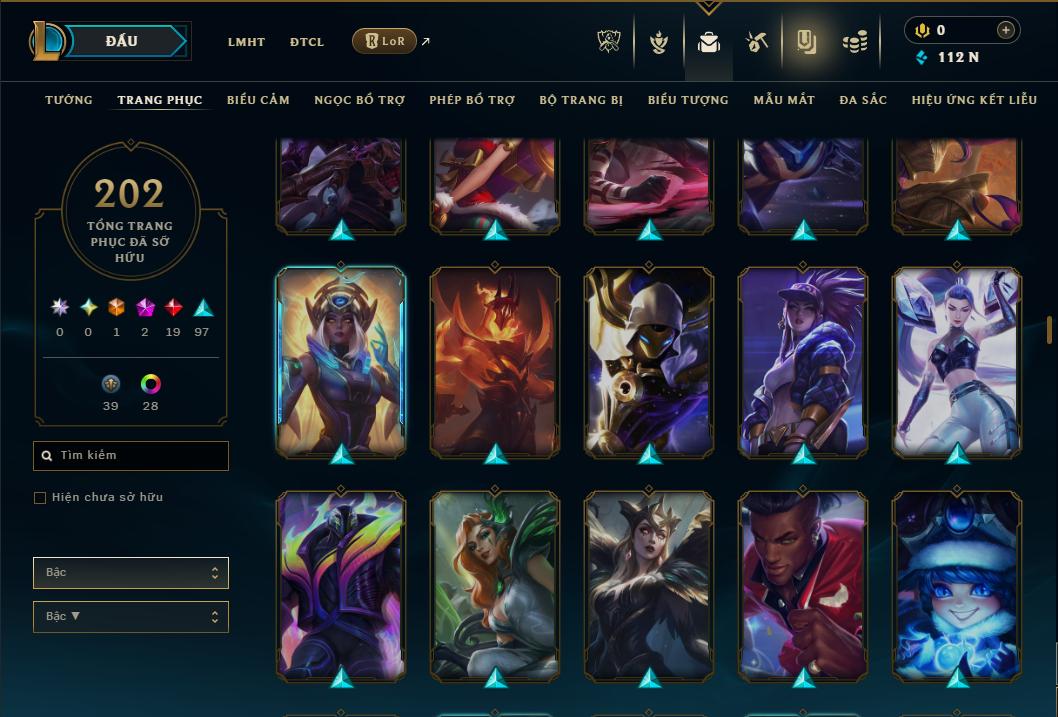The width and height of the screenshot is (1058, 717).
Task: Open the store coins icon
Action: click(855, 42)
